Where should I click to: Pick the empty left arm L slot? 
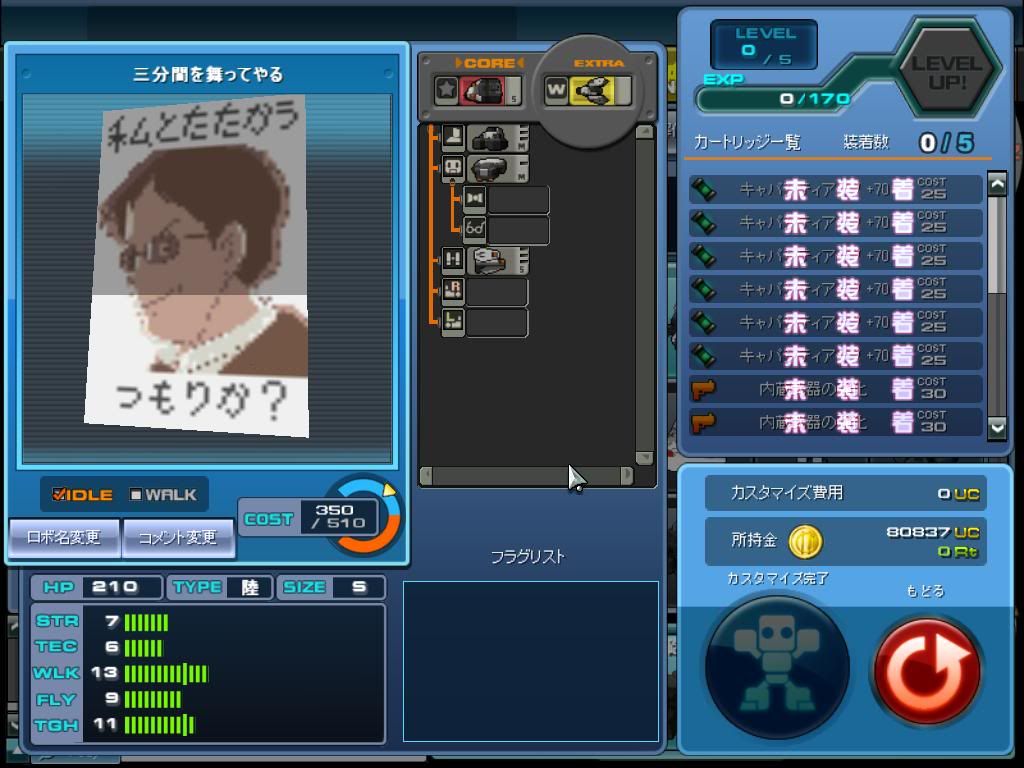[486, 323]
